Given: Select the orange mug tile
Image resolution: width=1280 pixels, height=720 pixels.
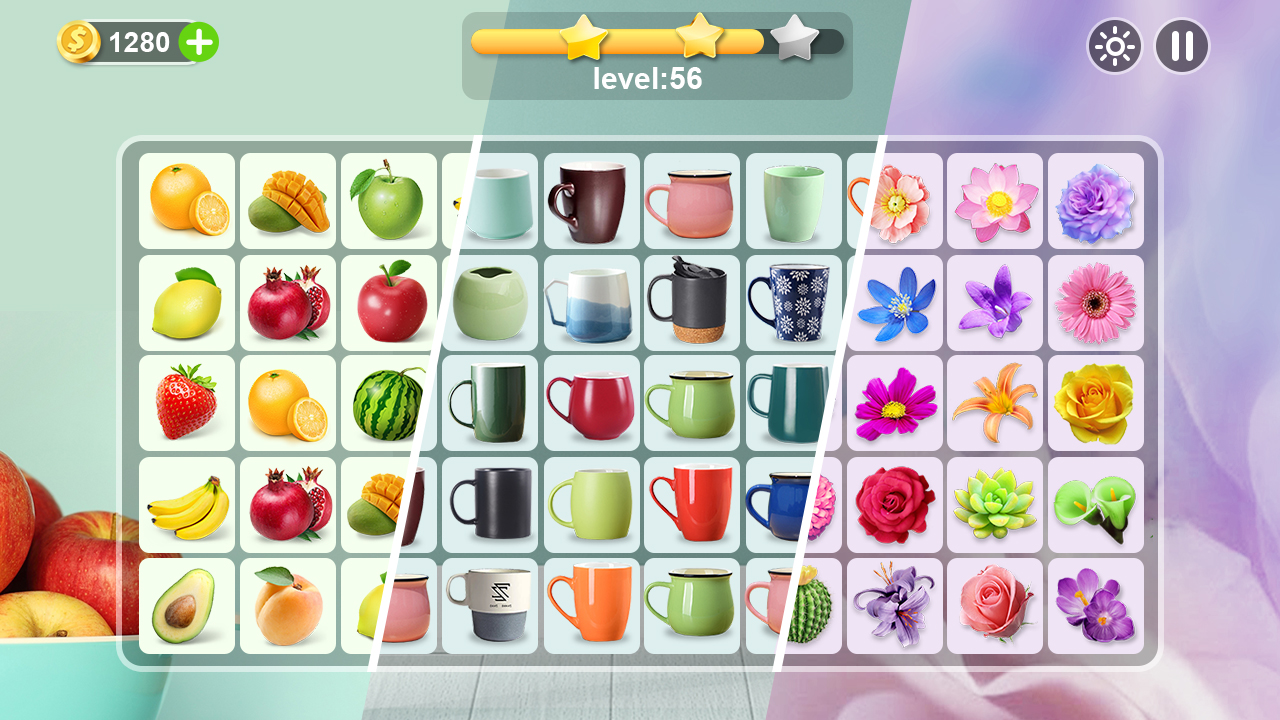Looking at the screenshot, I should coord(591,606).
